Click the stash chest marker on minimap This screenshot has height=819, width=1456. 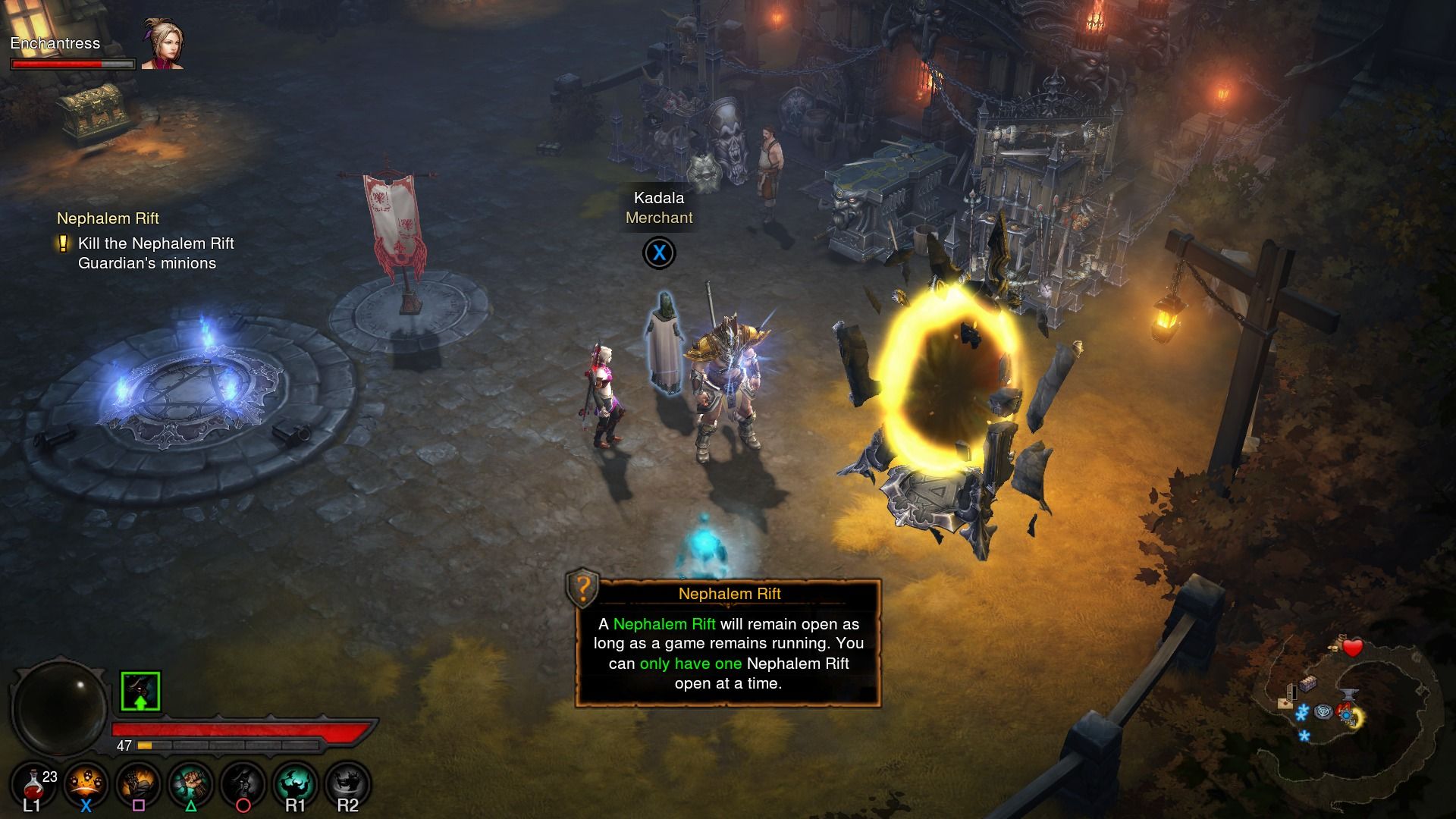1307,683
